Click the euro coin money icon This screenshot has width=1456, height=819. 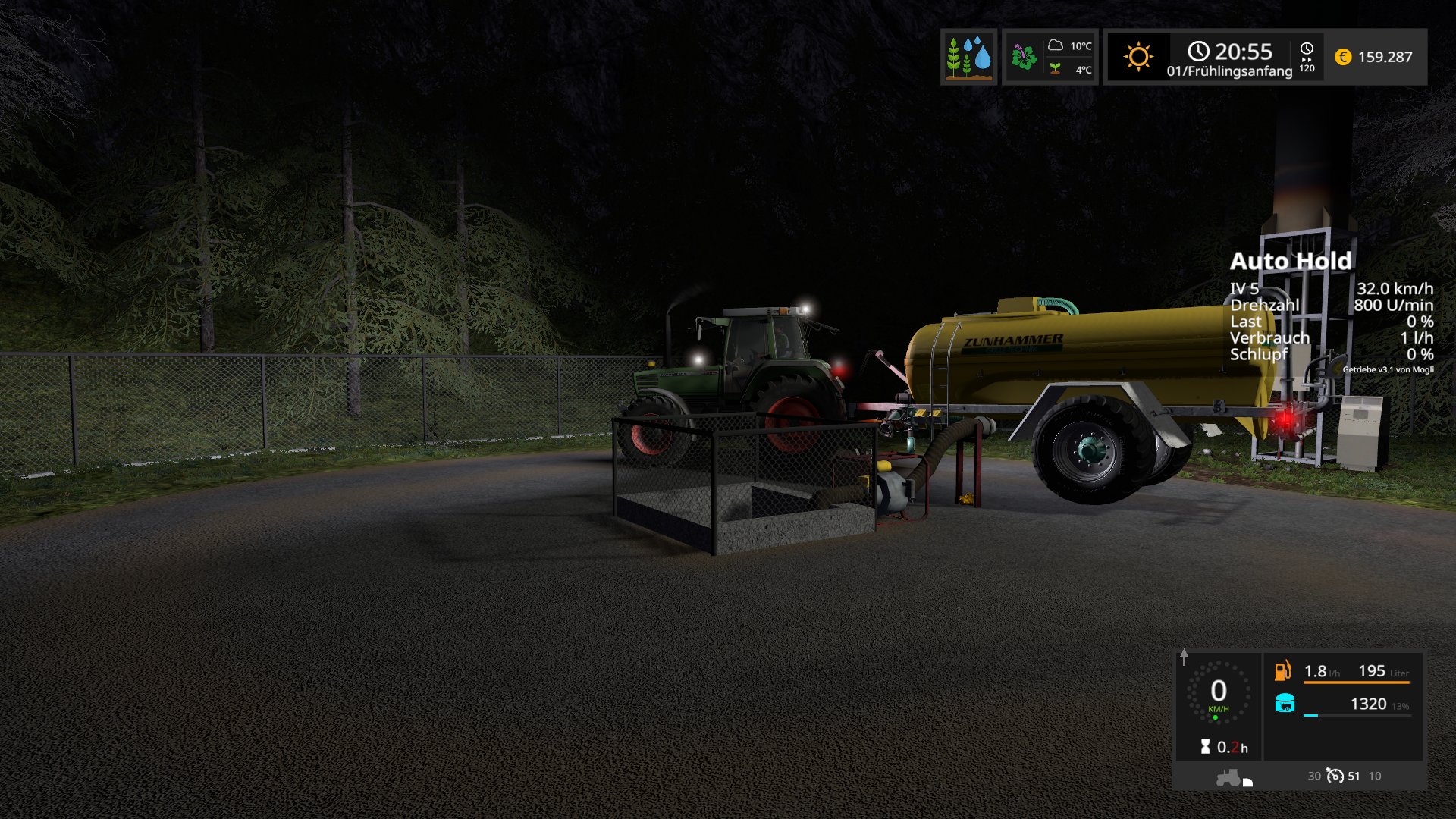pyautogui.click(x=1342, y=57)
